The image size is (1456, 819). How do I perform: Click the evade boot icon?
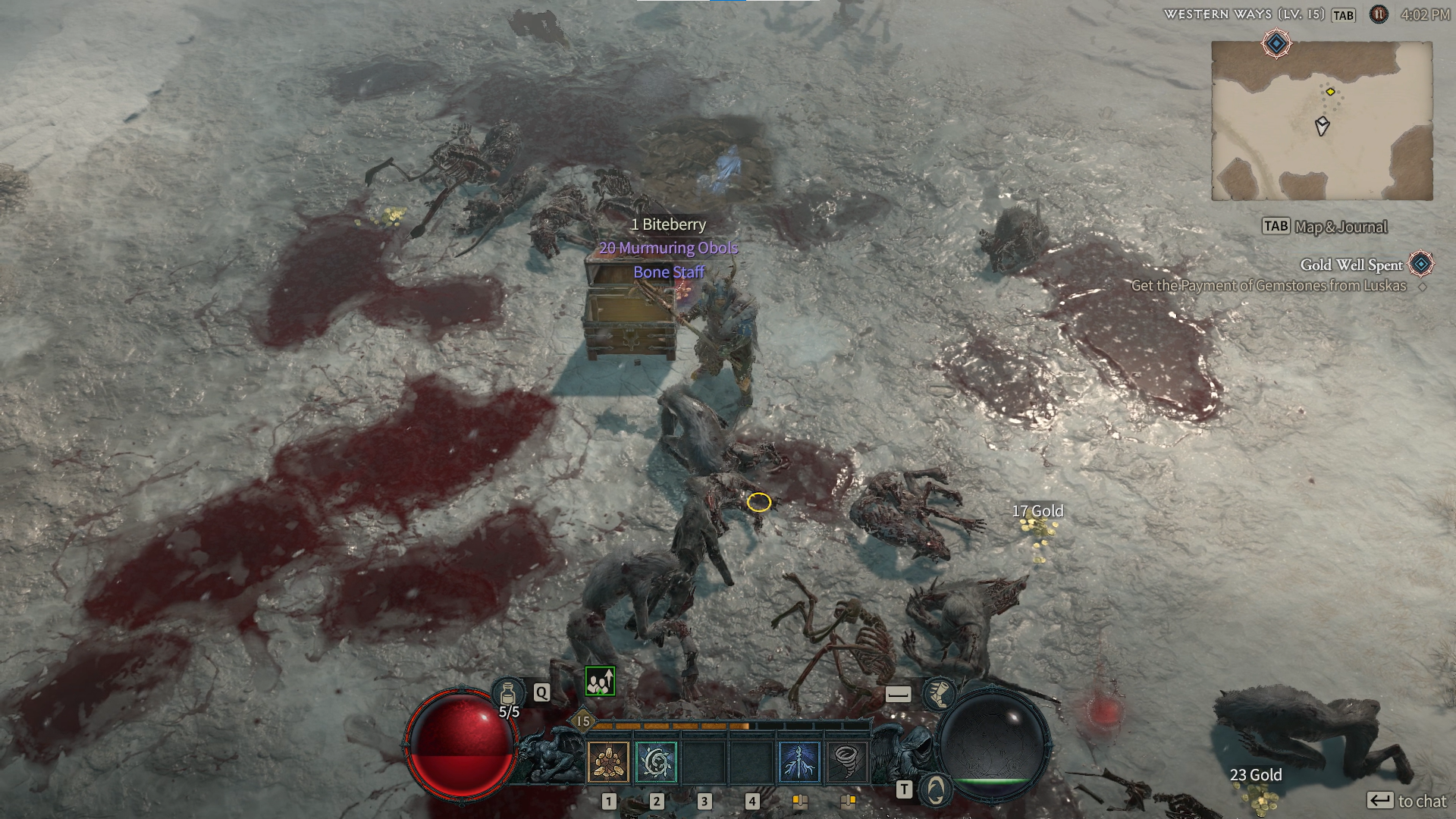tap(939, 694)
